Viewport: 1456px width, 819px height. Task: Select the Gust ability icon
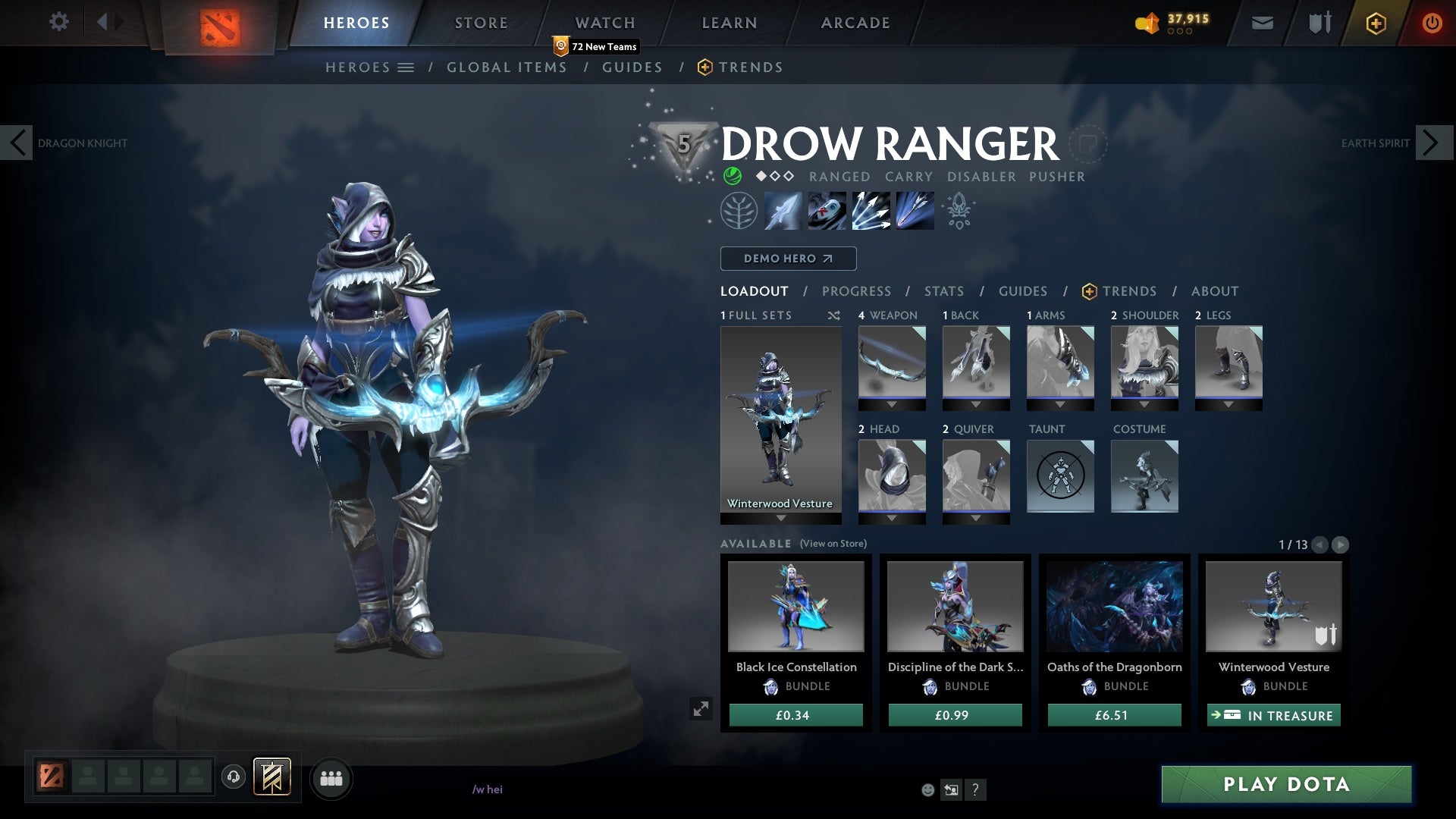coord(827,211)
